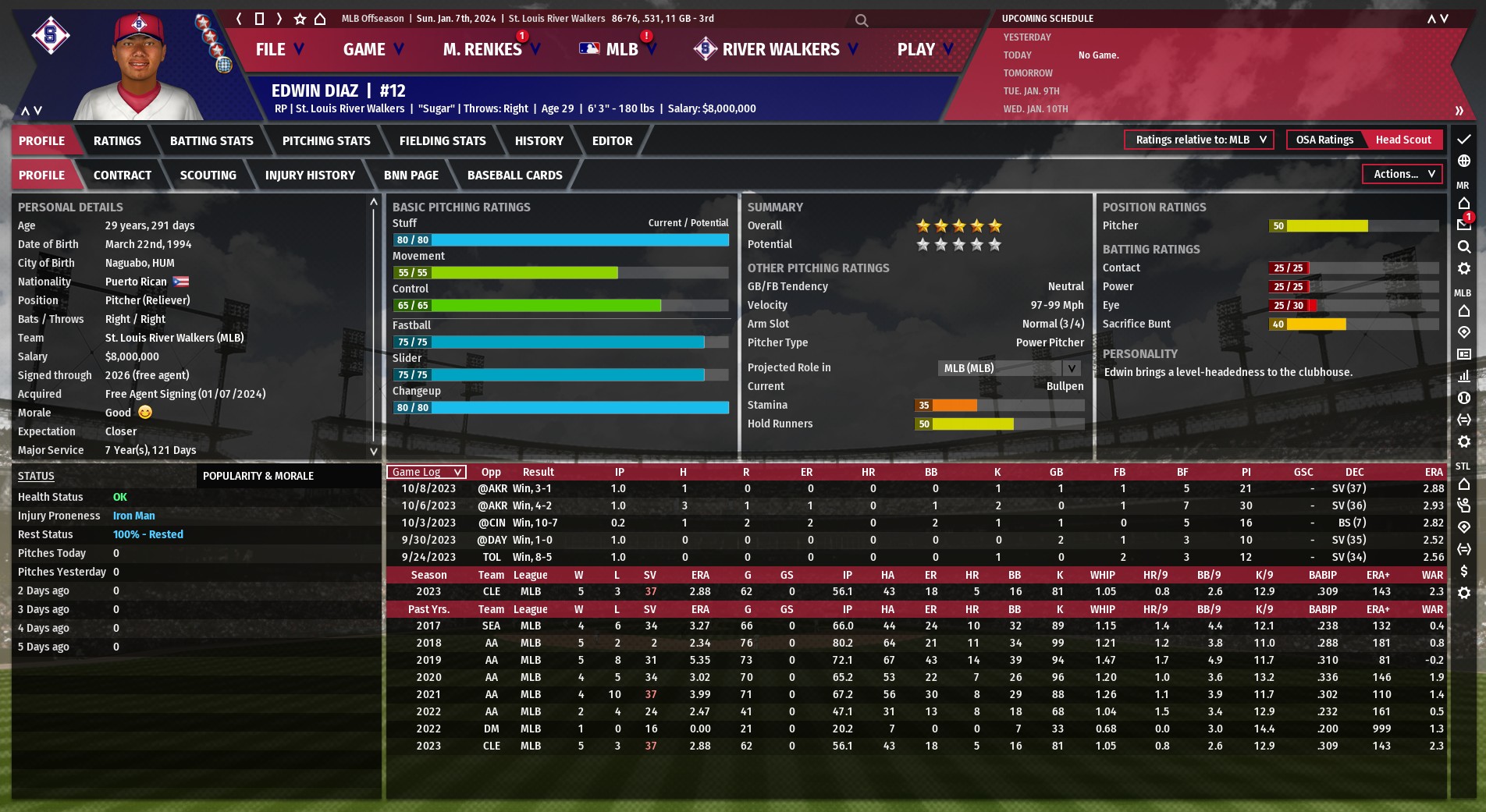The width and height of the screenshot is (1486, 812).
Task: Open the PLAY menu
Action: tap(925, 49)
